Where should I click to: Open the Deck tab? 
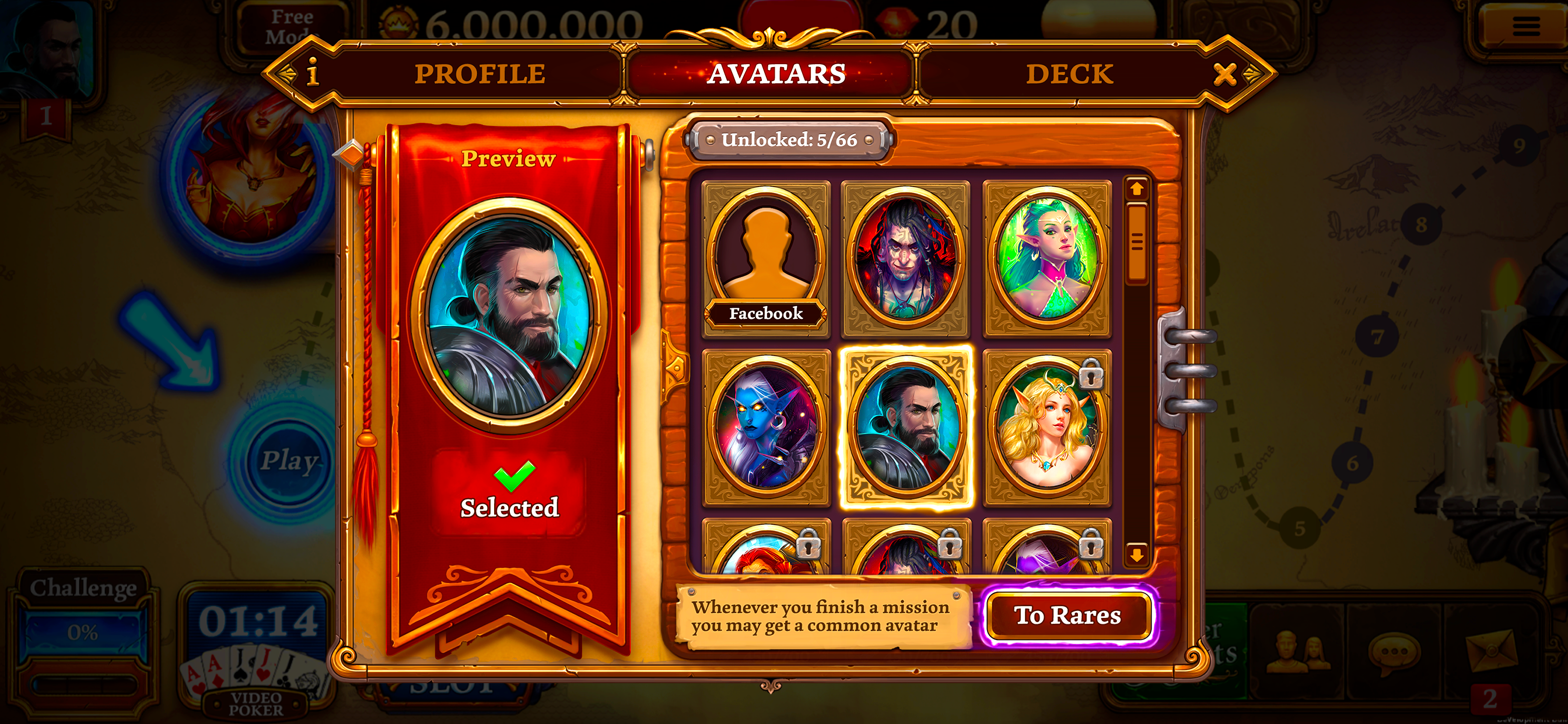click(1069, 74)
